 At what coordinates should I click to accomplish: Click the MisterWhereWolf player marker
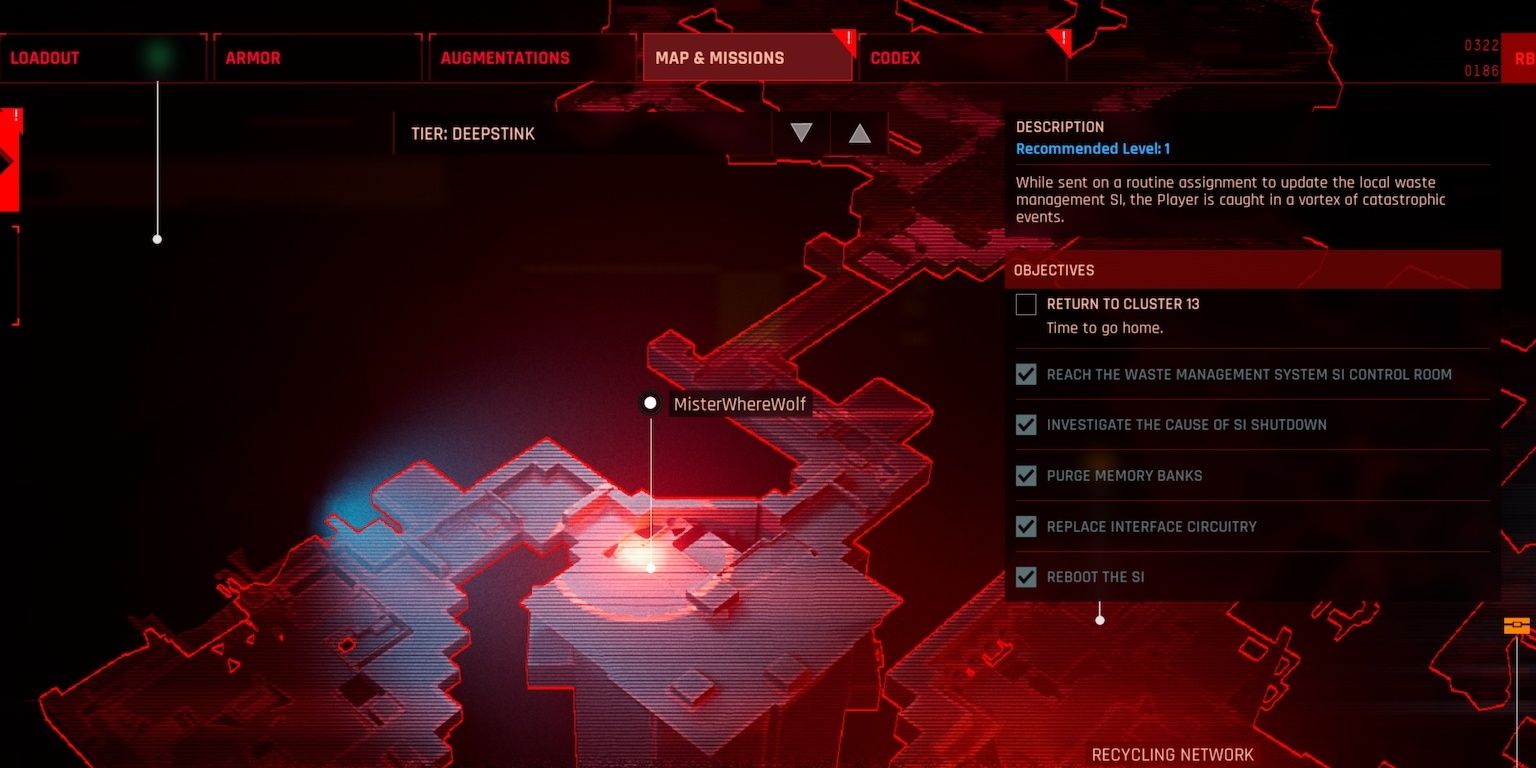(651, 403)
